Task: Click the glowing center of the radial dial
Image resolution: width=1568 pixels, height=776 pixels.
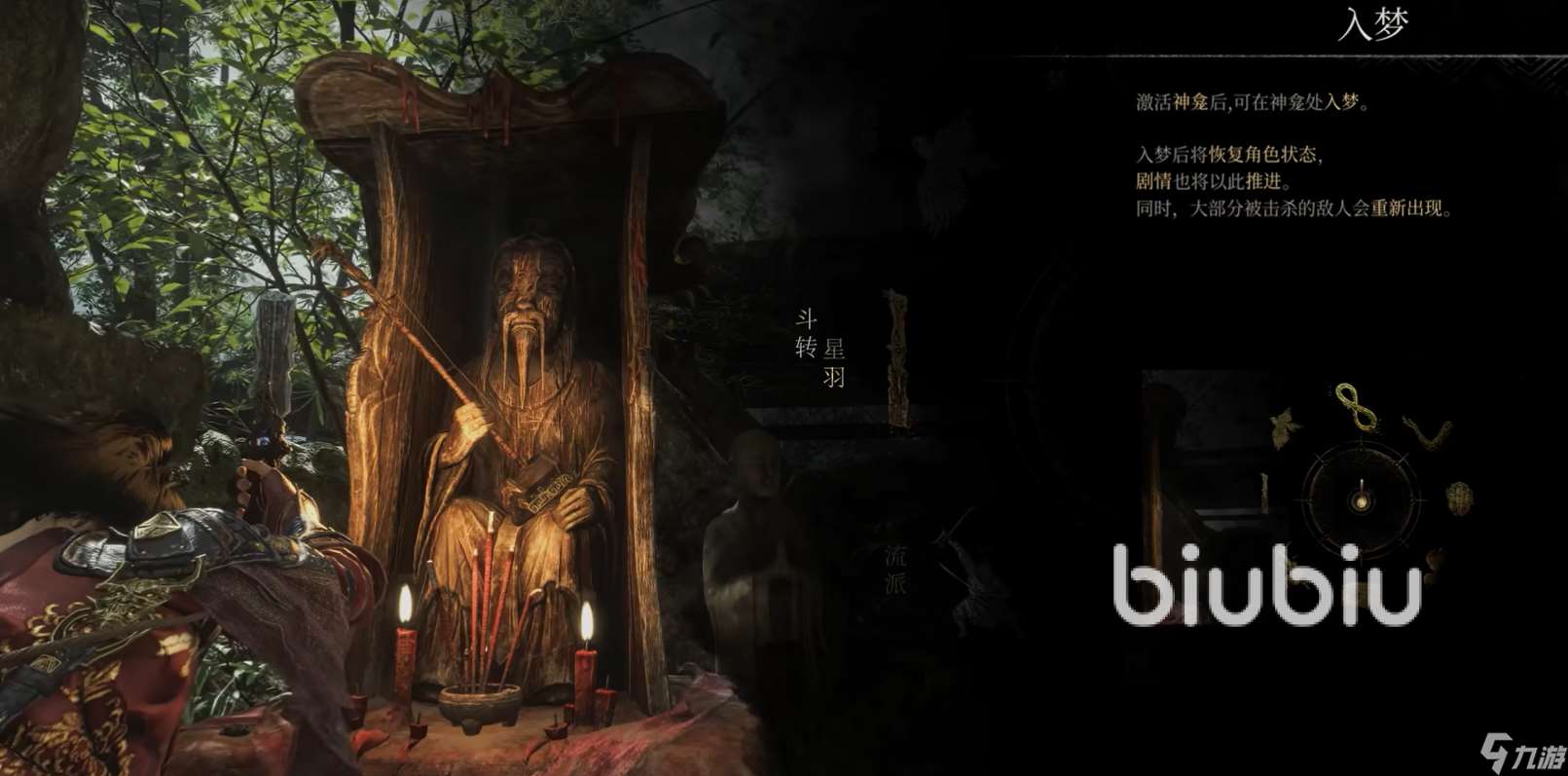Action: pyautogui.click(x=1362, y=501)
